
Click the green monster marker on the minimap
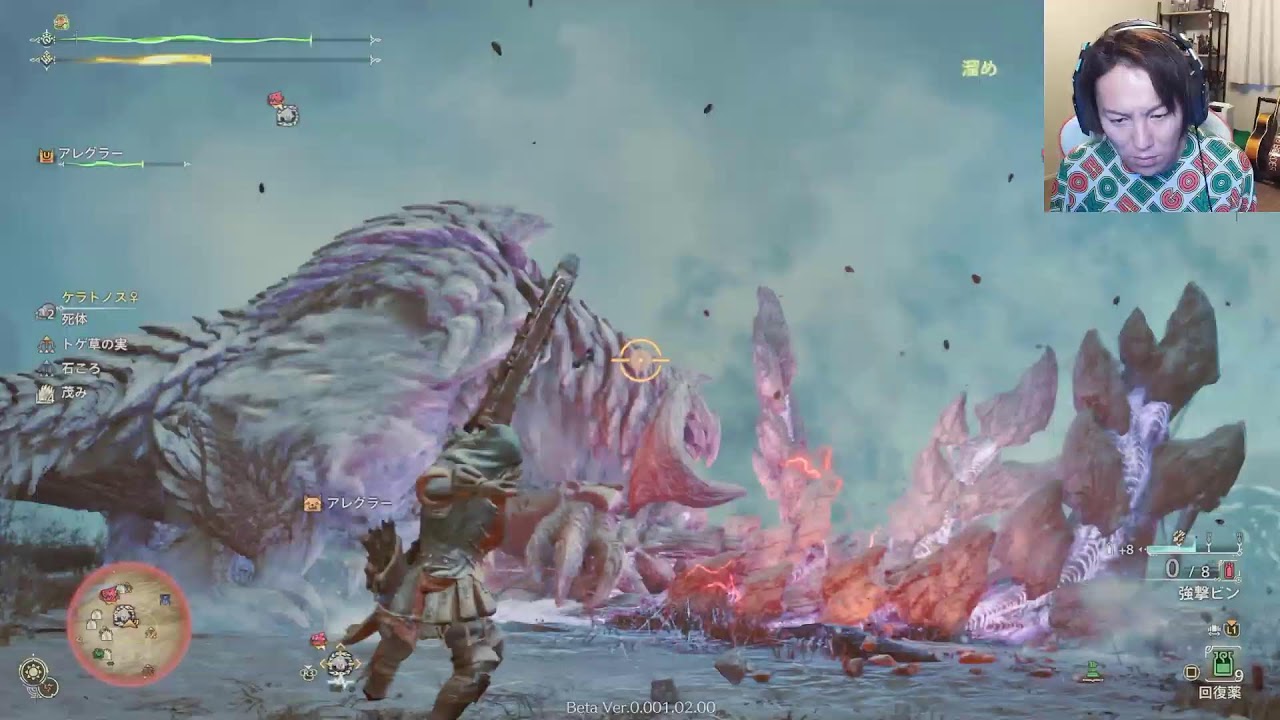pyautogui.click(x=99, y=653)
